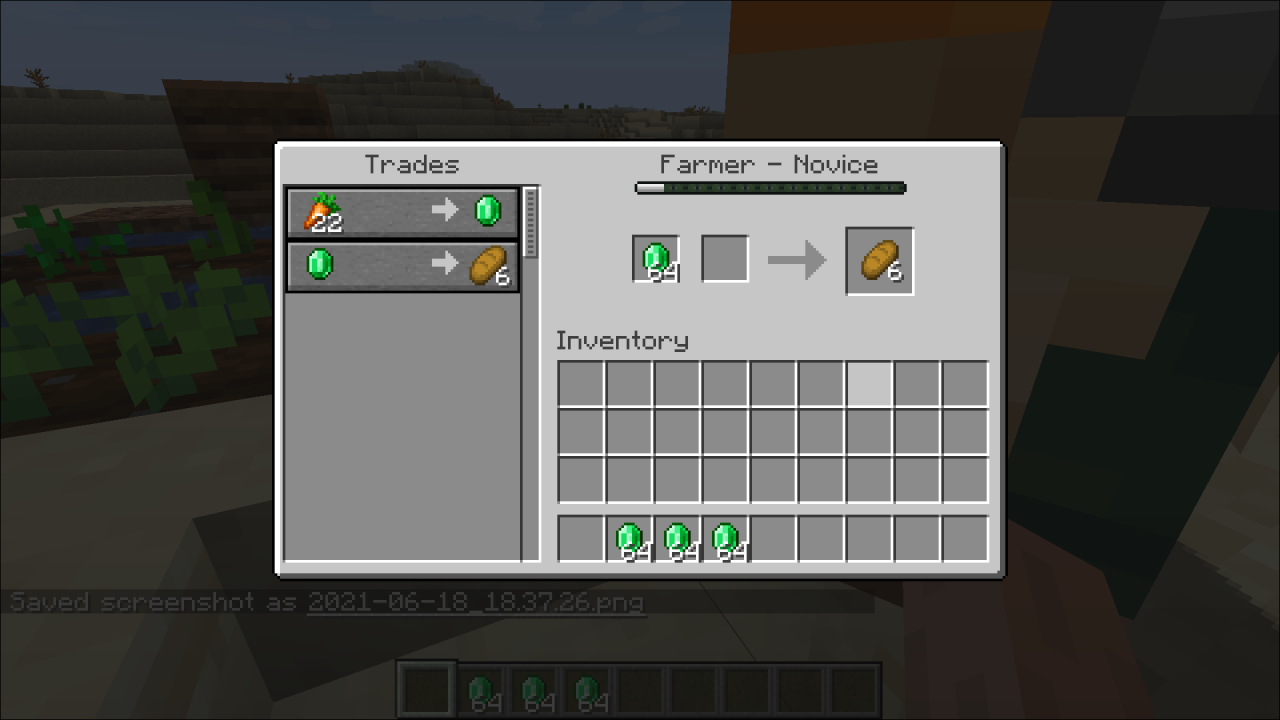Click the Trades panel title

click(414, 165)
